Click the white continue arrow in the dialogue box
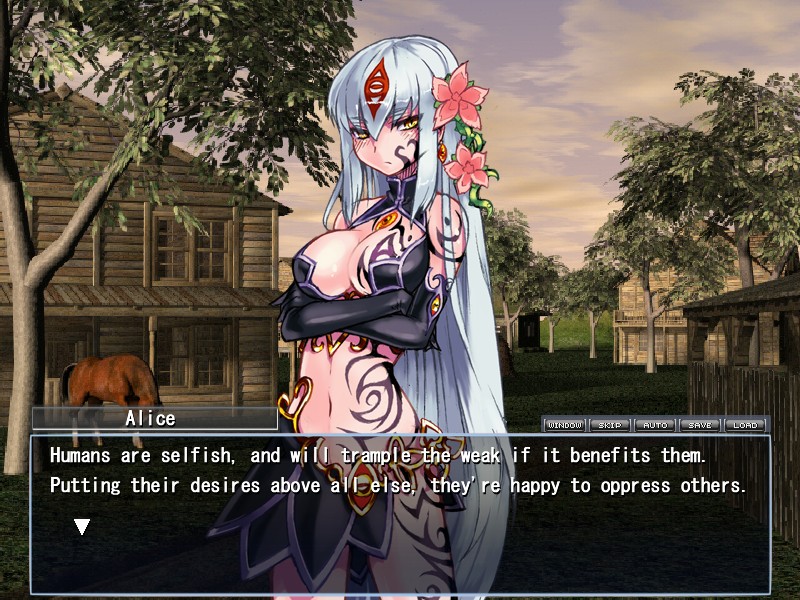 [x=83, y=526]
